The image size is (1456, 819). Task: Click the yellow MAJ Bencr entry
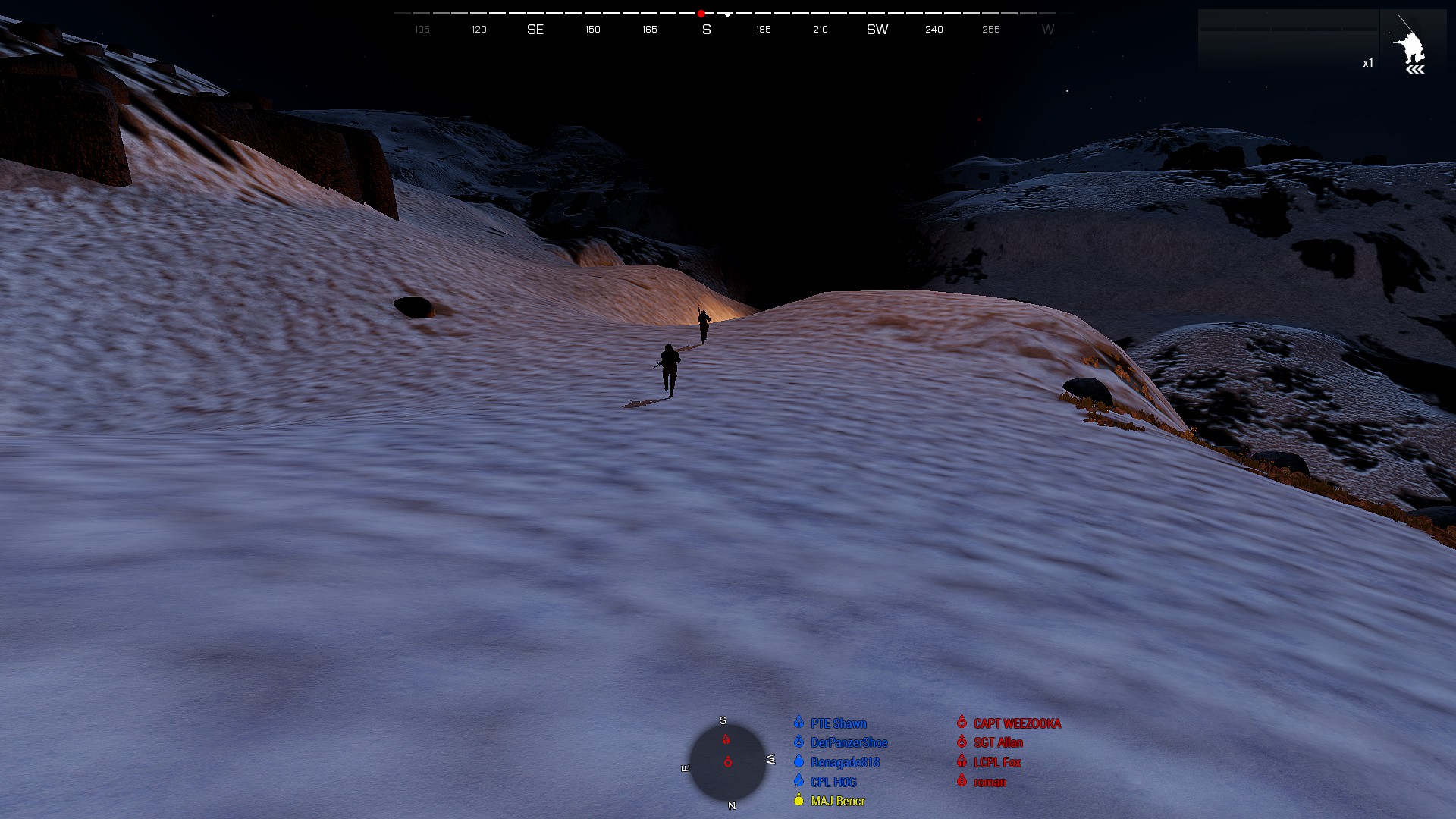coord(837,801)
